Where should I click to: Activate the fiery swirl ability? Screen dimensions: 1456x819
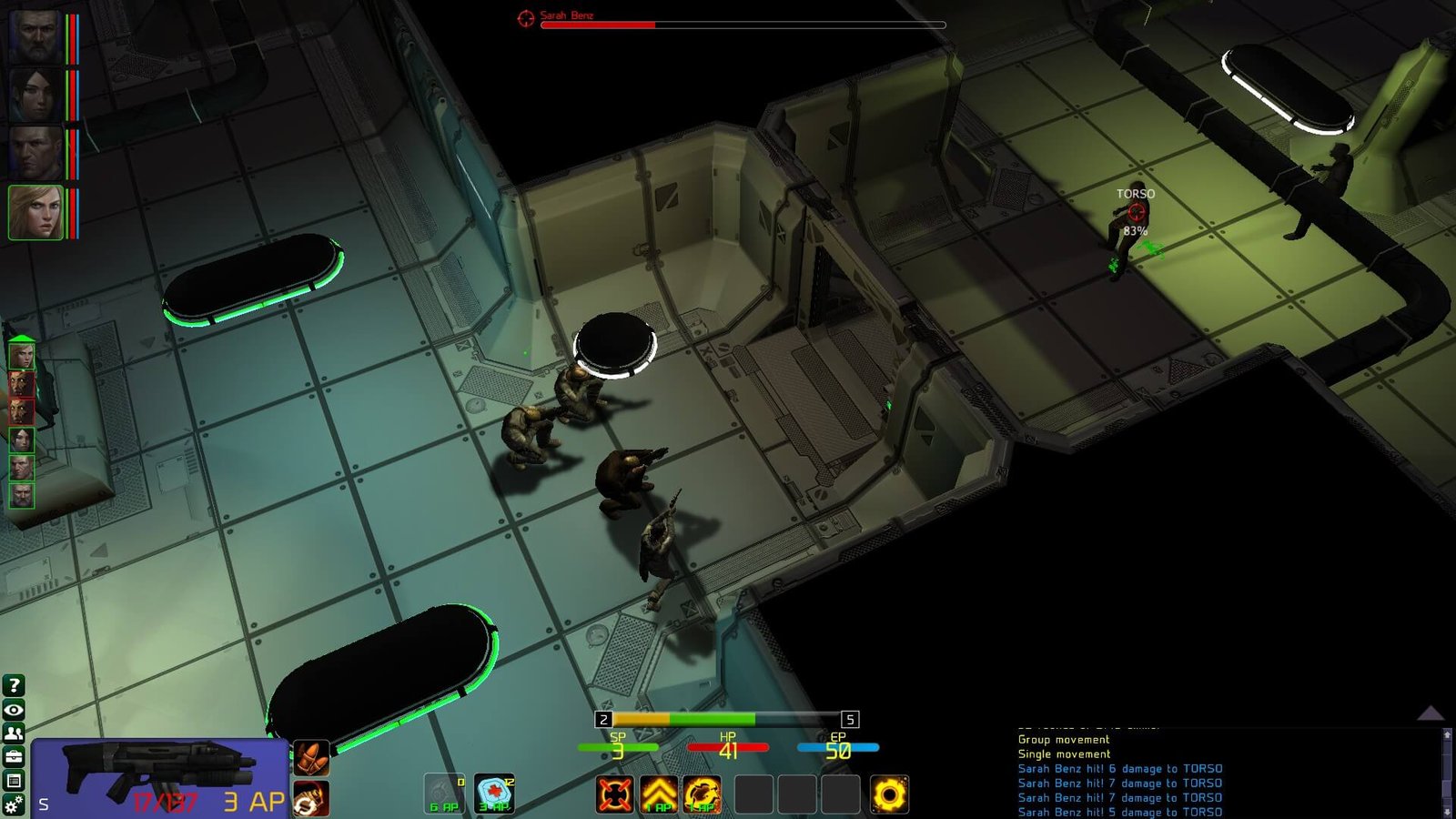703,794
